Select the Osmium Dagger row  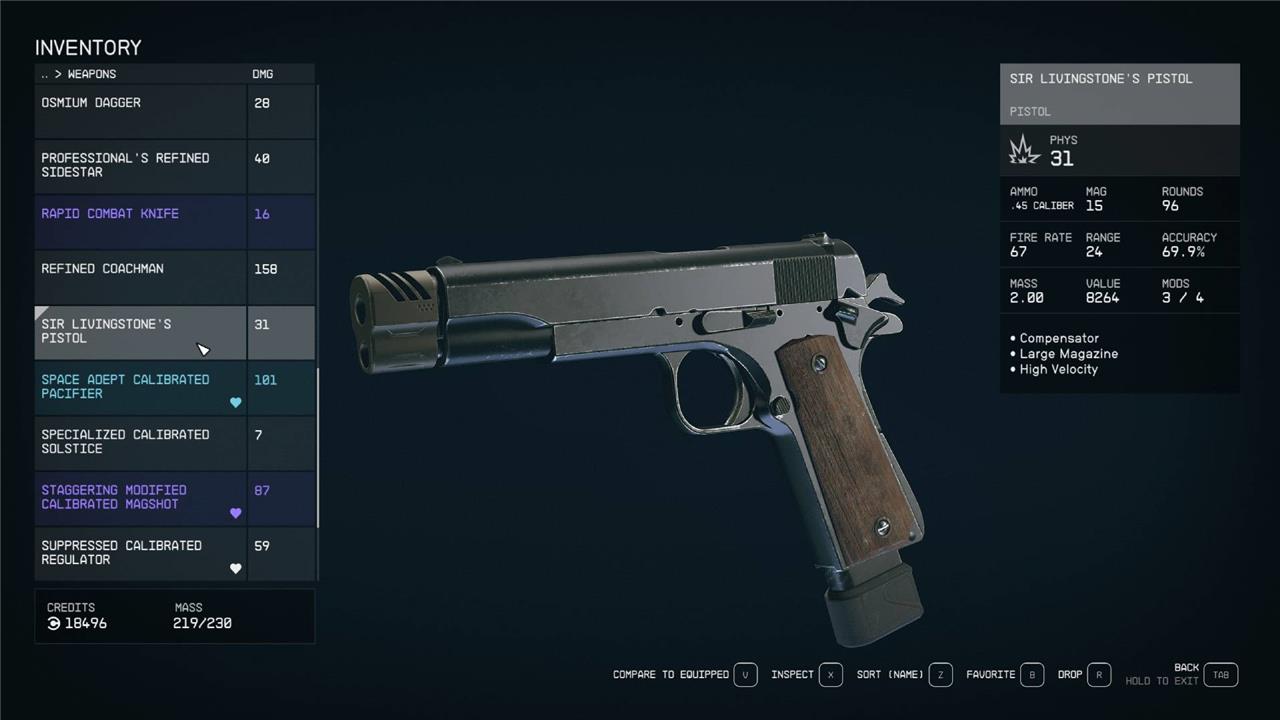(x=140, y=110)
